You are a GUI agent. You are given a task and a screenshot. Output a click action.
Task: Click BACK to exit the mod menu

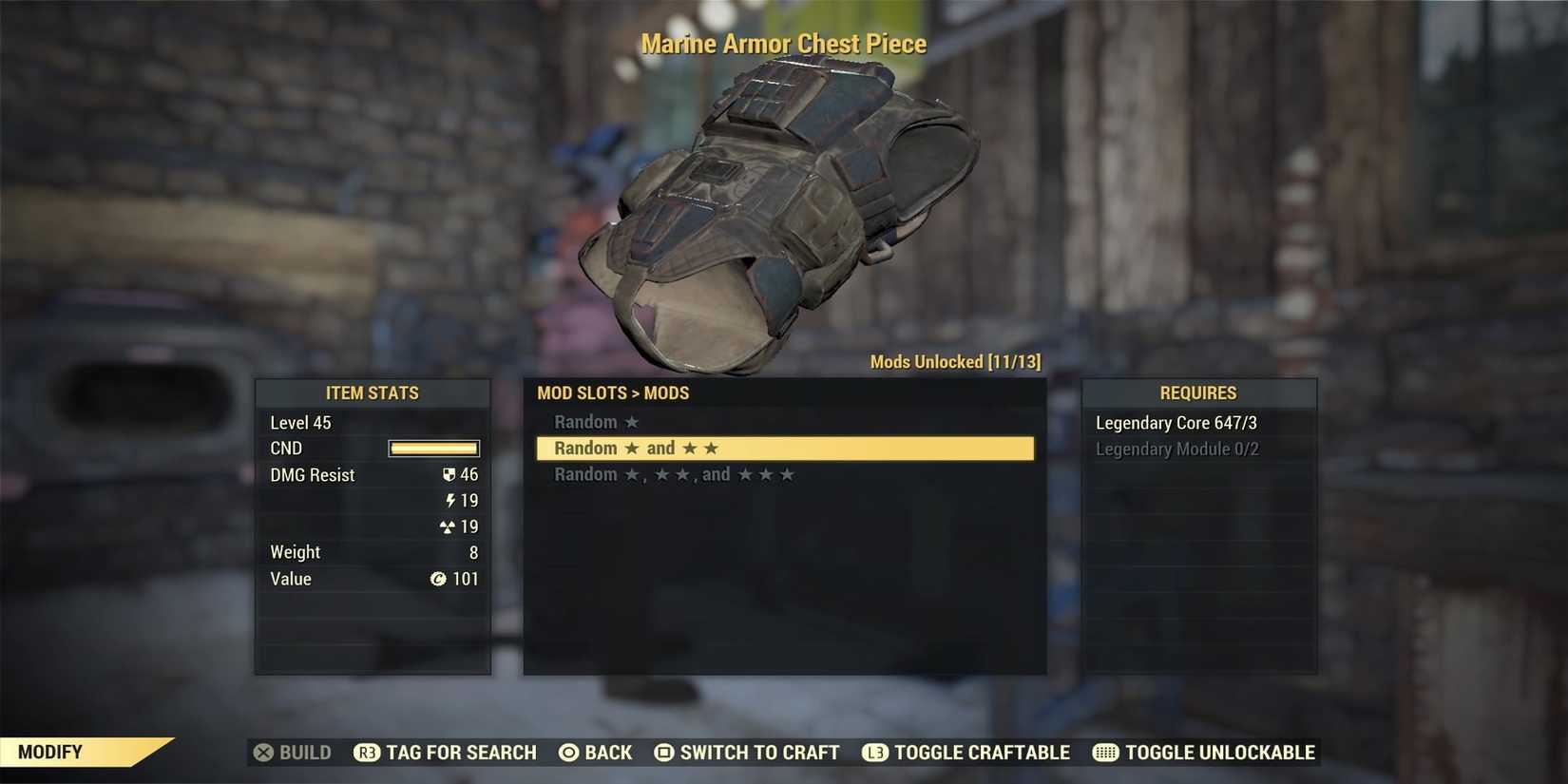pyautogui.click(x=608, y=752)
